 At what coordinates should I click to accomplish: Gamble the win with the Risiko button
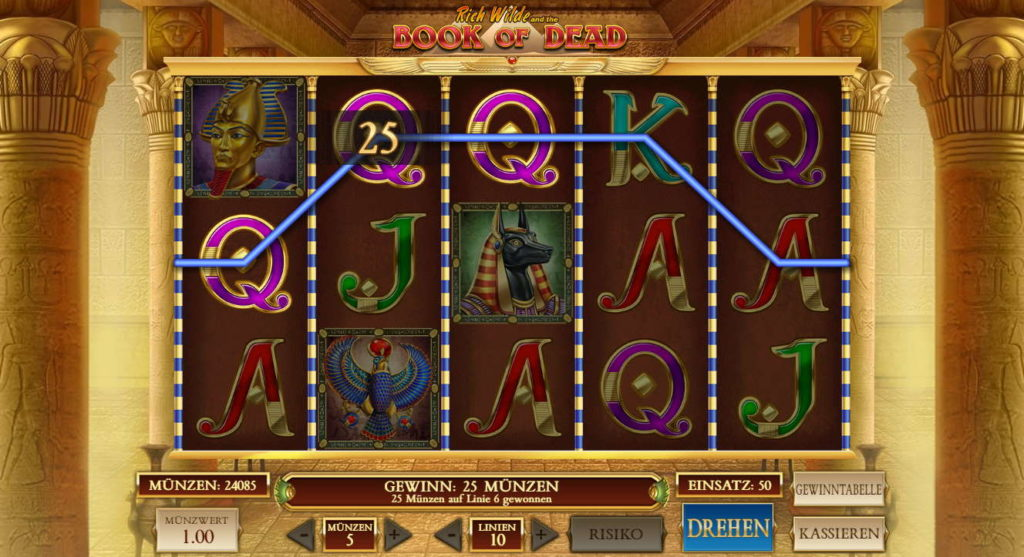(616, 534)
